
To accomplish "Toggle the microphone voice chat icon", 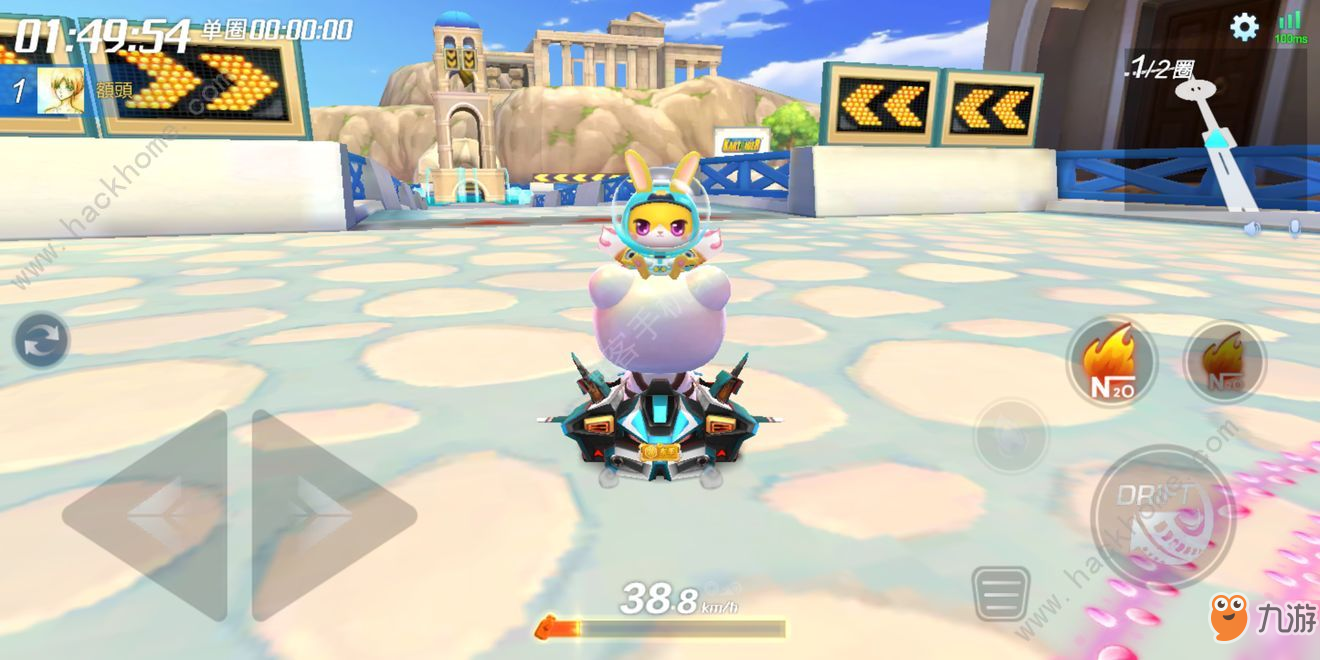I will (x=1295, y=228).
